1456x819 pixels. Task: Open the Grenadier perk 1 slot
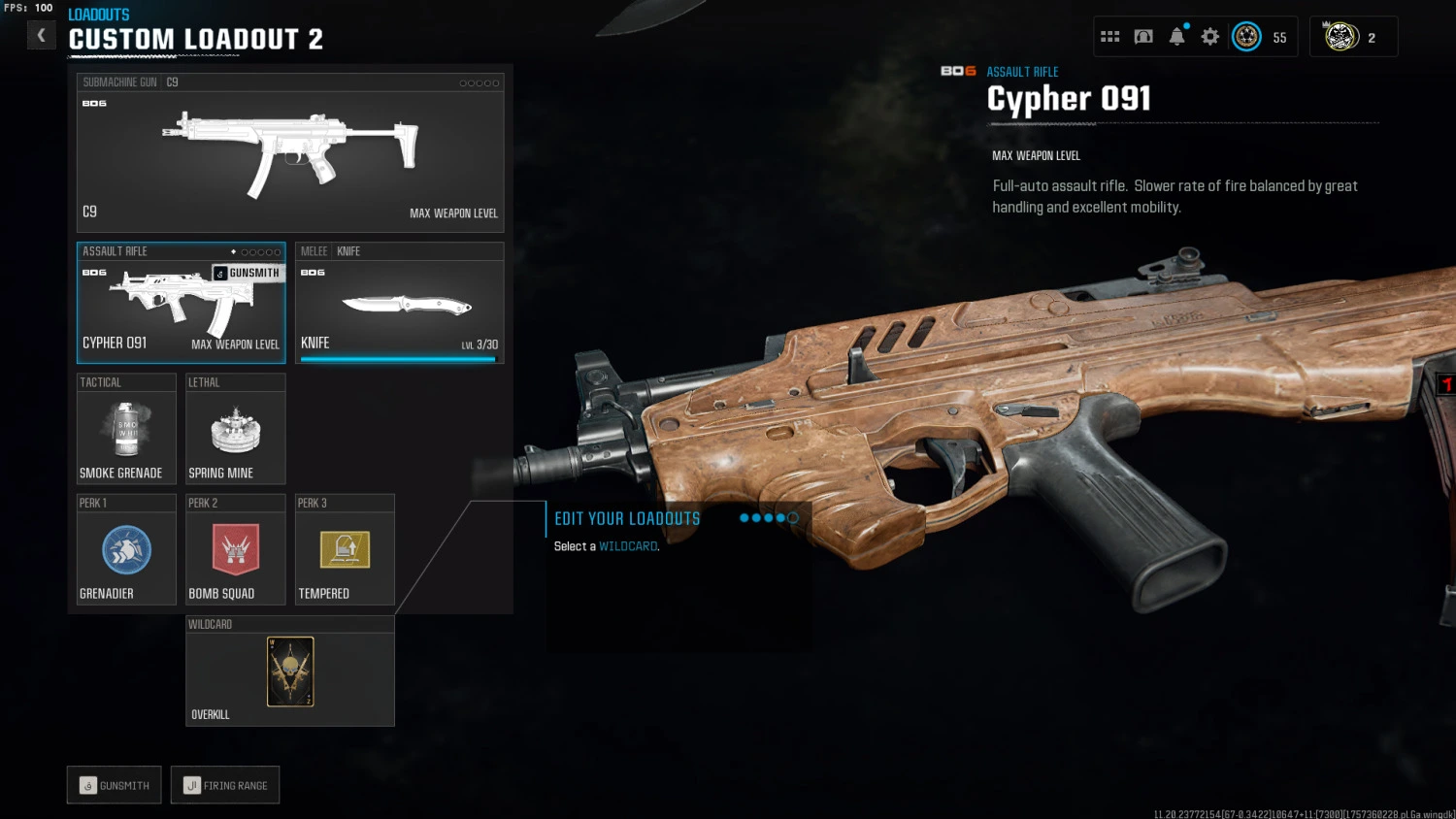coord(126,550)
